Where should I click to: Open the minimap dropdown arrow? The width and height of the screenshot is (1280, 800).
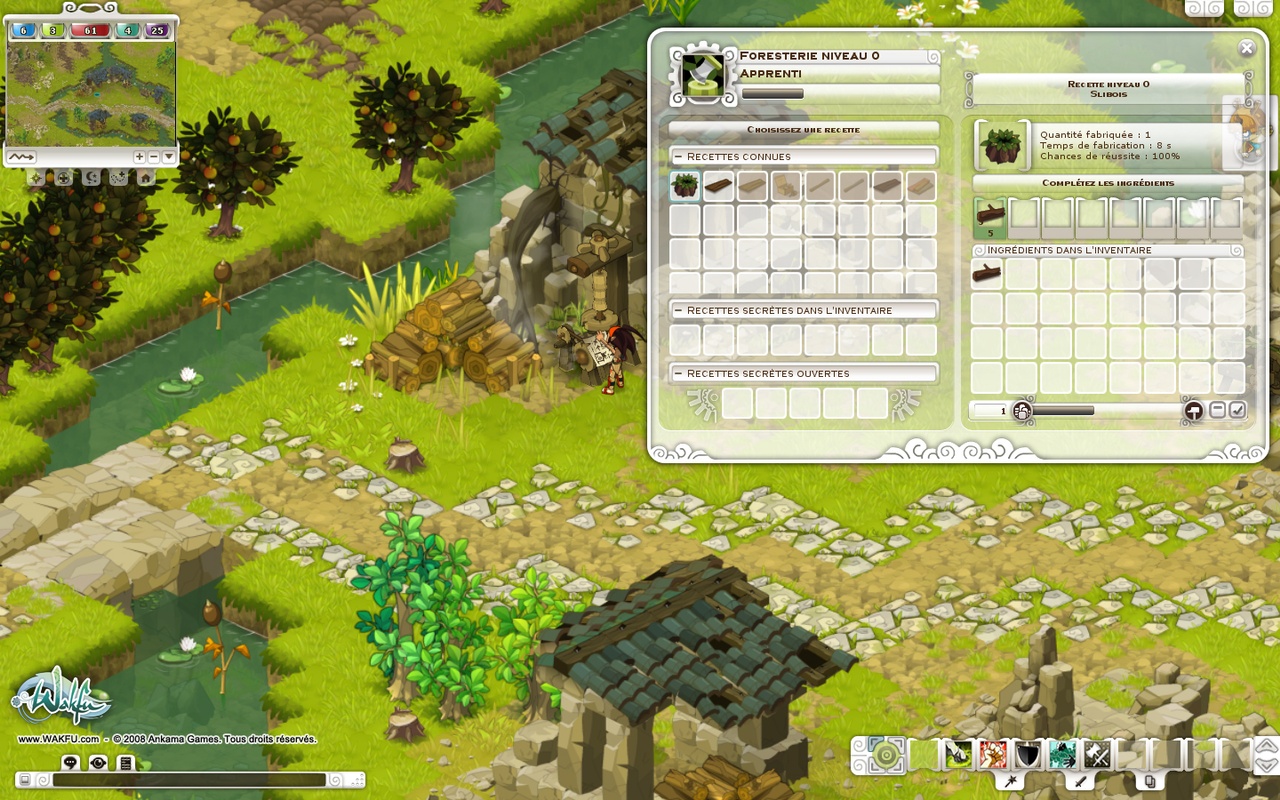(x=168, y=156)
